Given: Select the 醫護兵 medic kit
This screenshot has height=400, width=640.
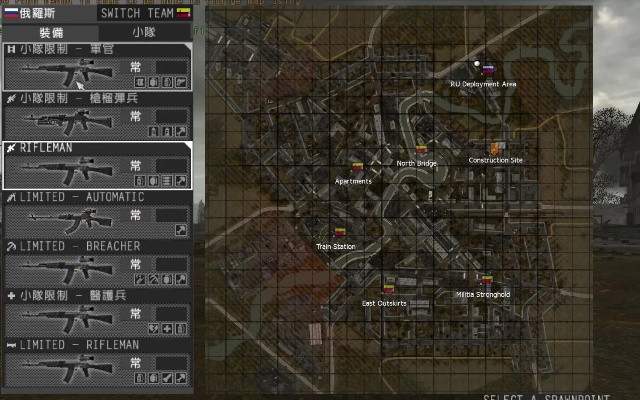Looking at the screenshot, I should point(97,312).
